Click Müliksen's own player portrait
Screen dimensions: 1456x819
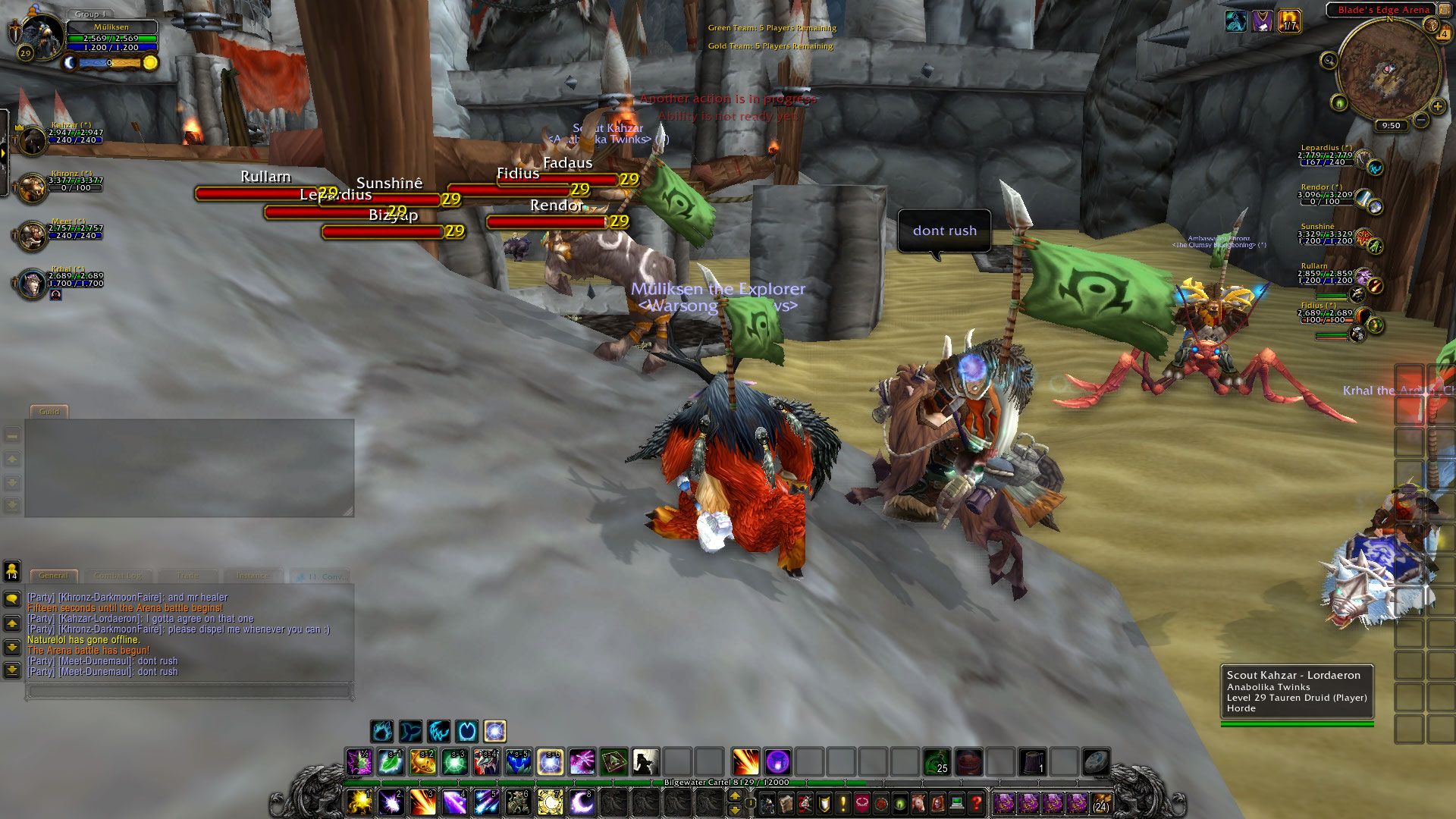click(42, 35)
